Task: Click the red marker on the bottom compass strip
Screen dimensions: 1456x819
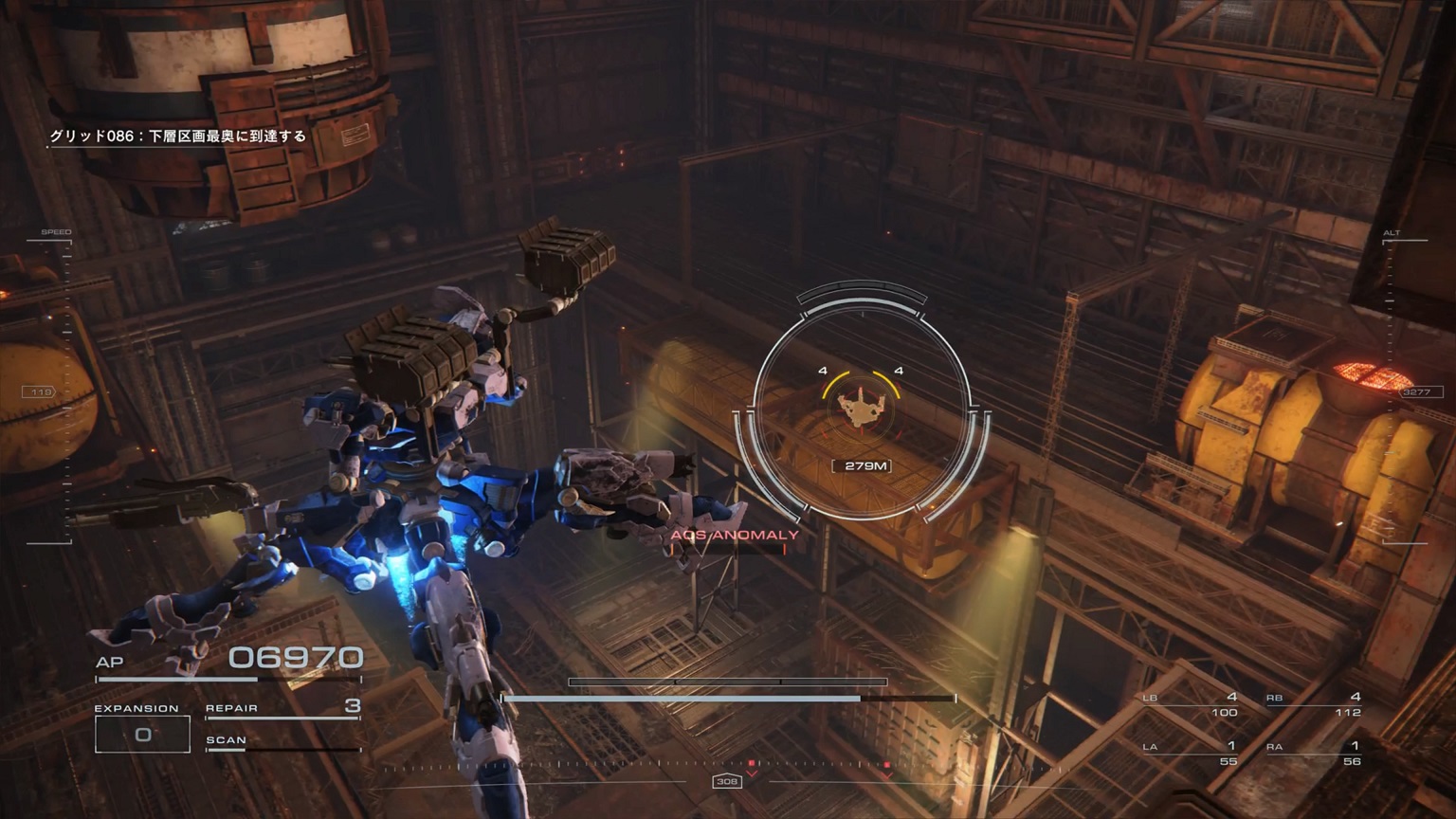Action: pos(752,762)
